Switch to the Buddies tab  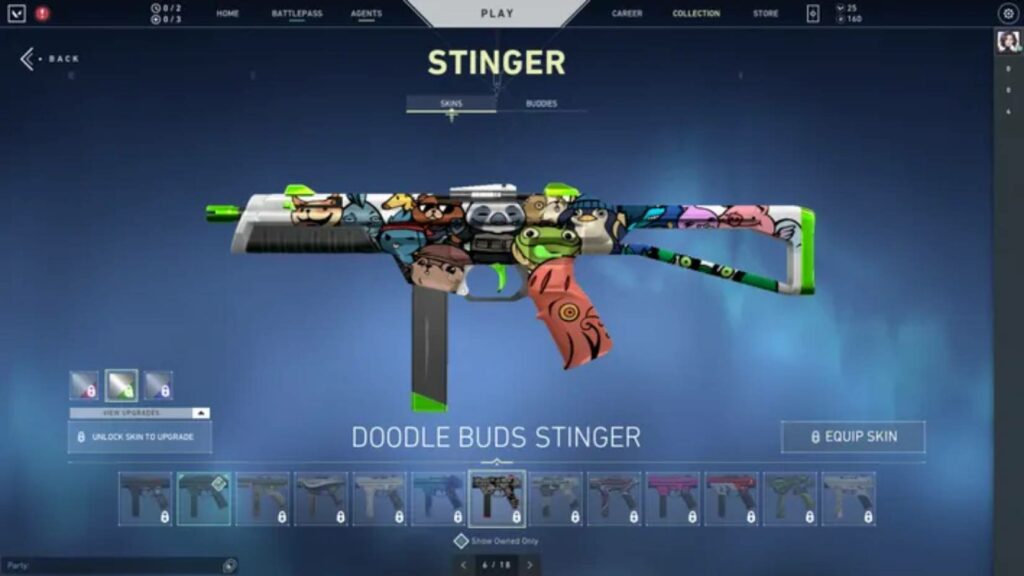(x=541, y=104)
